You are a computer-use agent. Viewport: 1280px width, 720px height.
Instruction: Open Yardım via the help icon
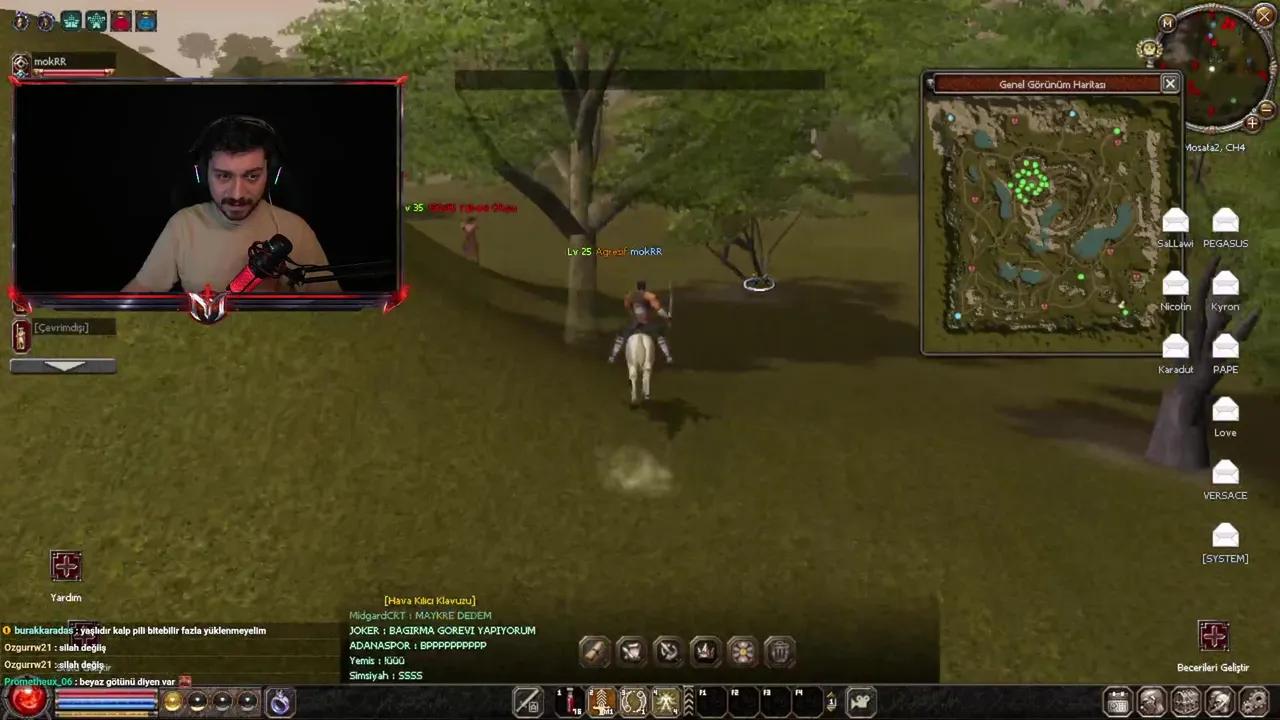click(65, 567)
